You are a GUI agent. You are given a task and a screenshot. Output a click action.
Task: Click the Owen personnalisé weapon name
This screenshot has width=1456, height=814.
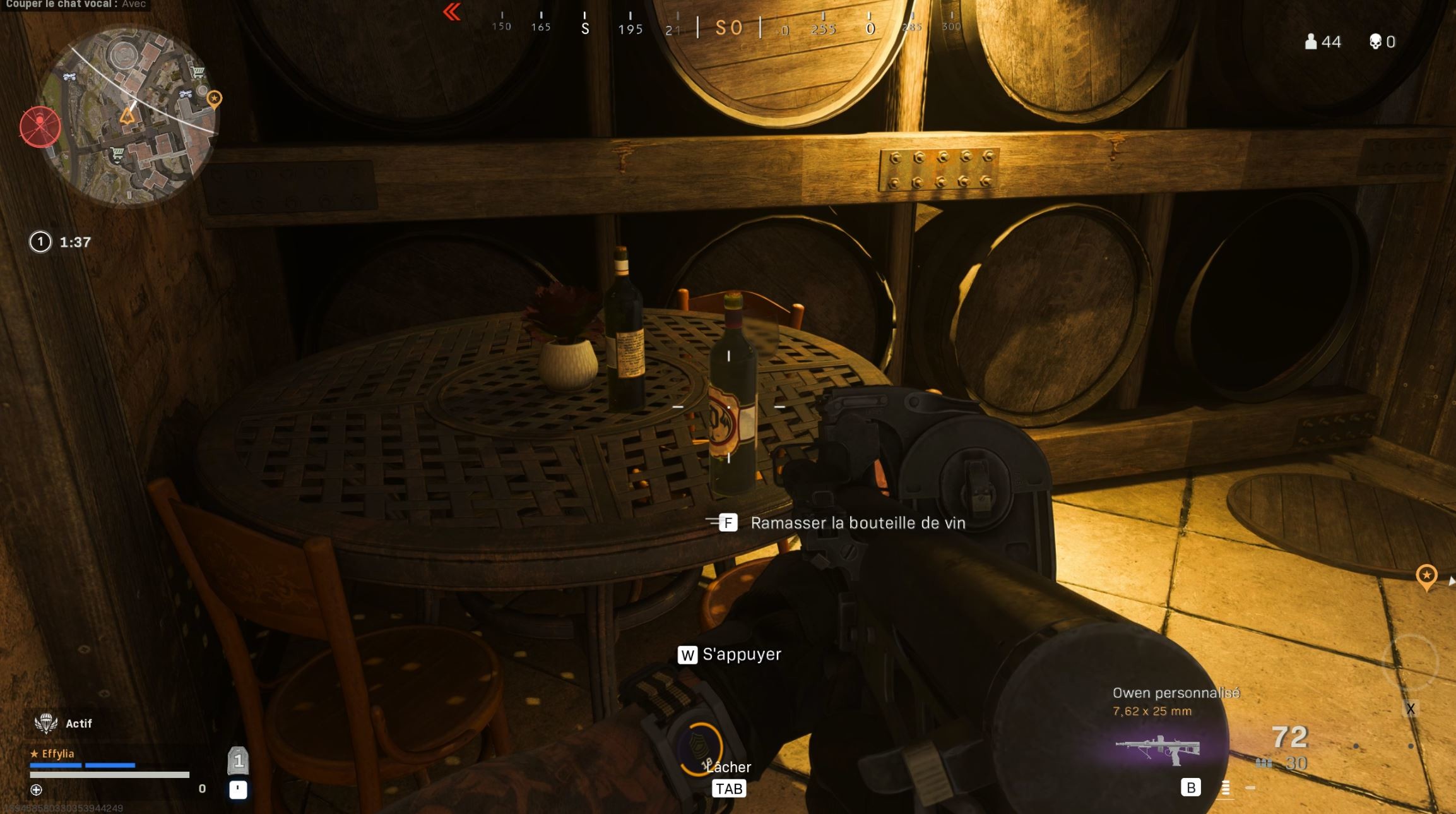(1176, 692)
